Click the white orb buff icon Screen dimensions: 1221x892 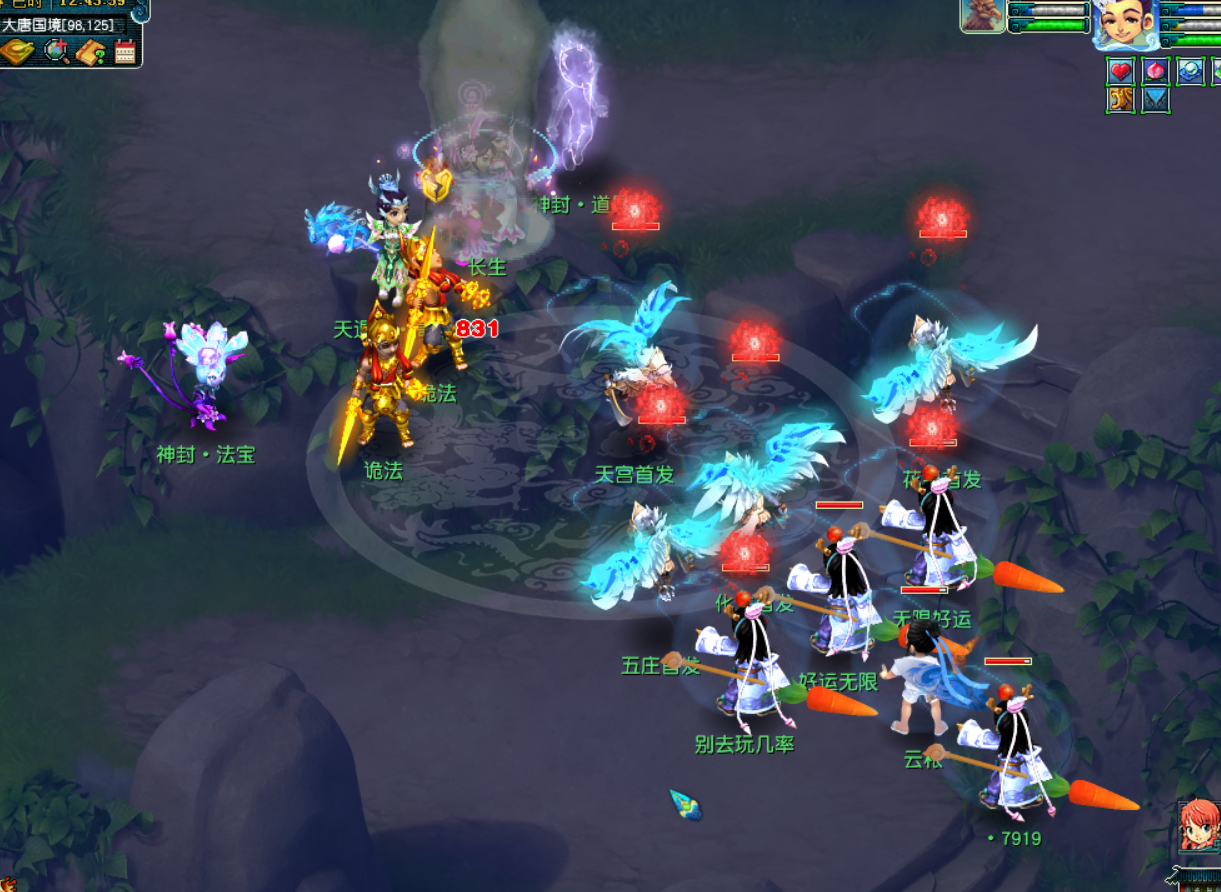click(1189, 71)
